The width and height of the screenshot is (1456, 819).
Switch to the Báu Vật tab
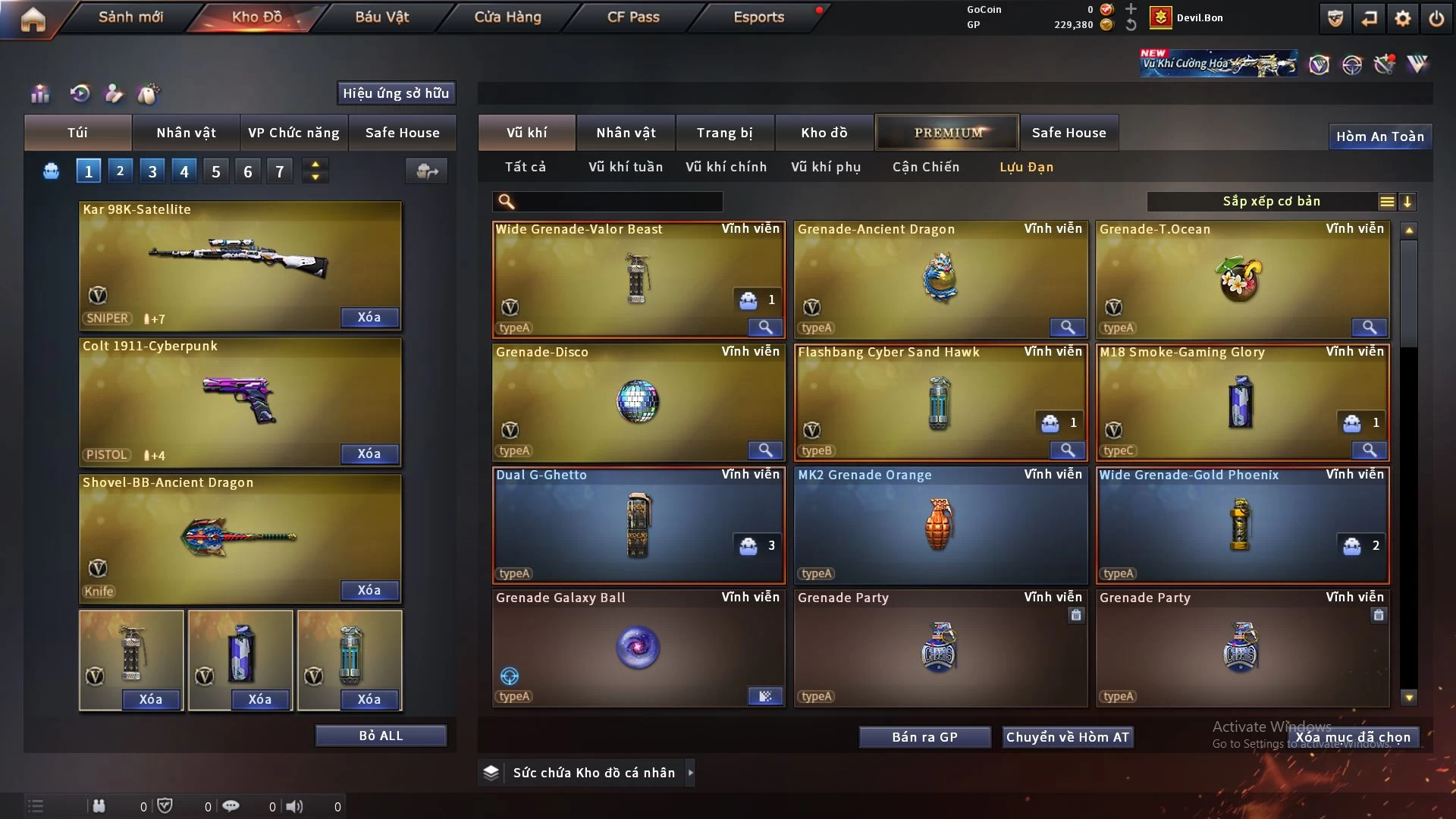(x=381, y=17)
